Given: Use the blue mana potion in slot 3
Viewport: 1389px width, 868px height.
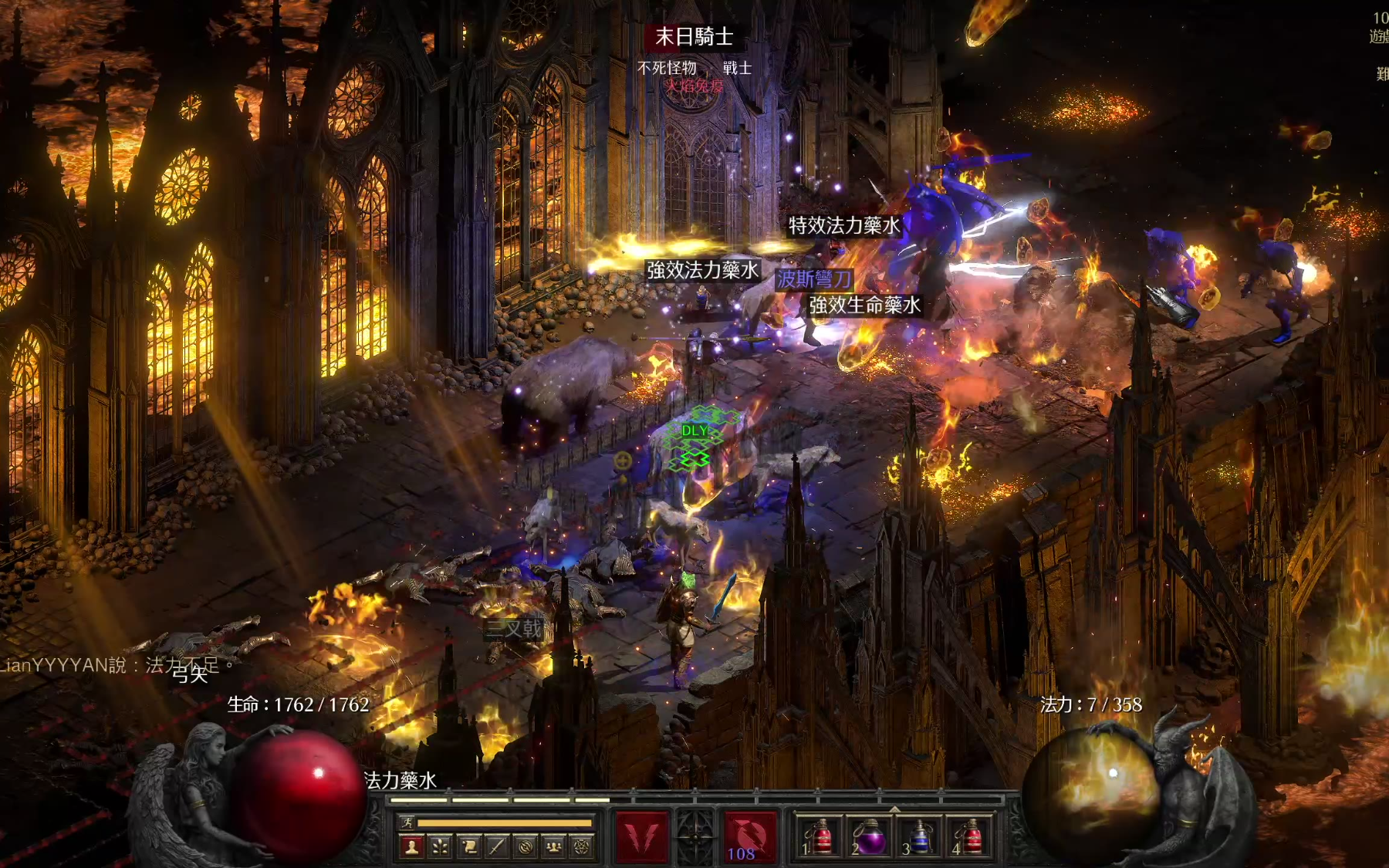Looking at the screenshot, I should (919, 838).
